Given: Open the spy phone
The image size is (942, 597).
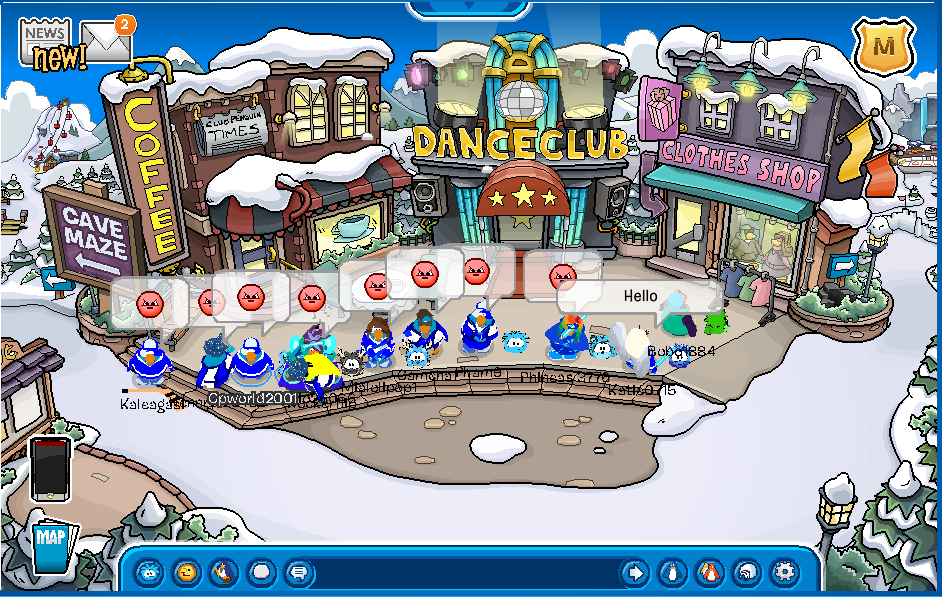Looking at the screenshot, I should click(49, 467).
